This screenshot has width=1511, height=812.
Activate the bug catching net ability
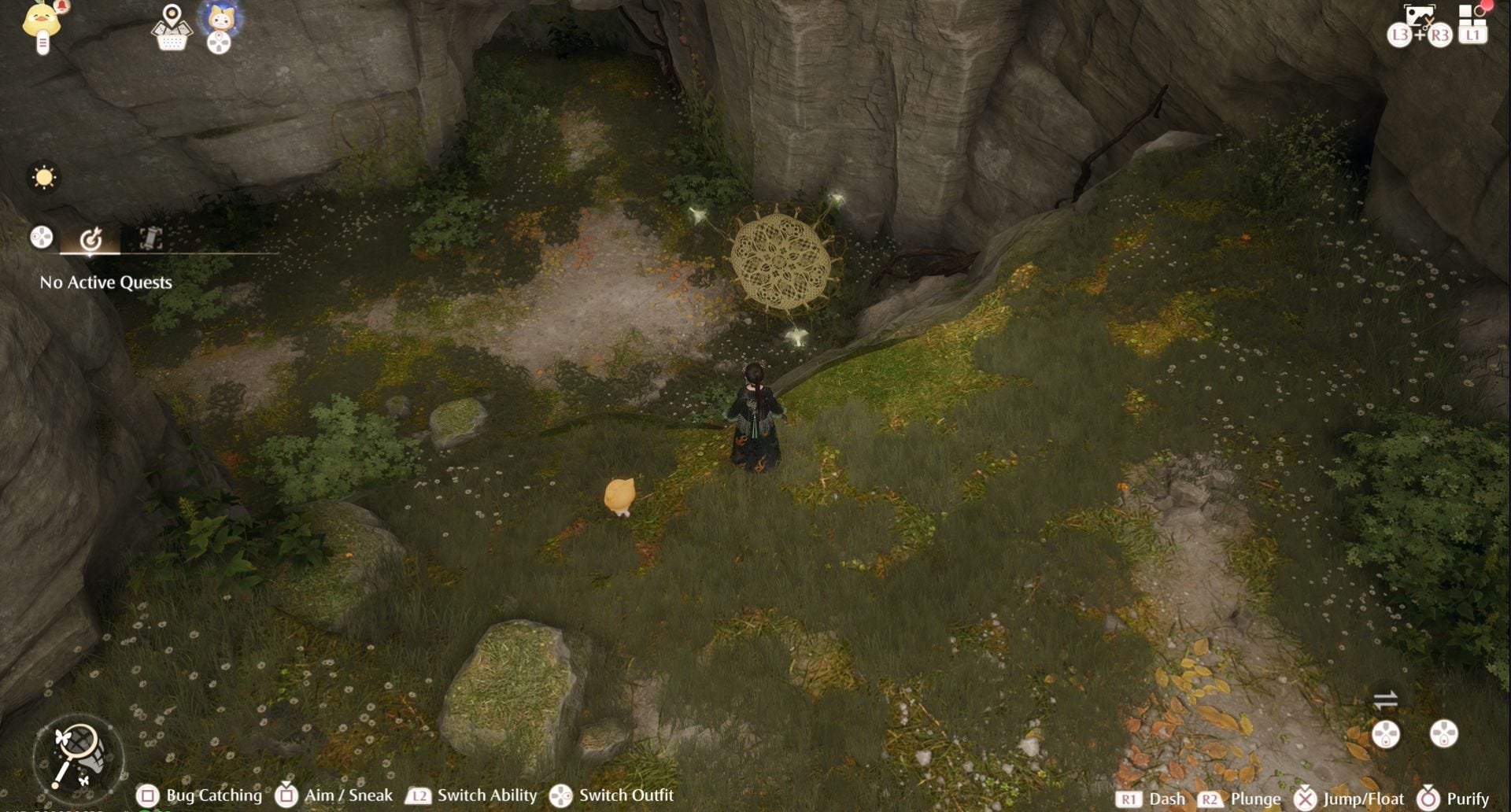click(x=77, y=757)
